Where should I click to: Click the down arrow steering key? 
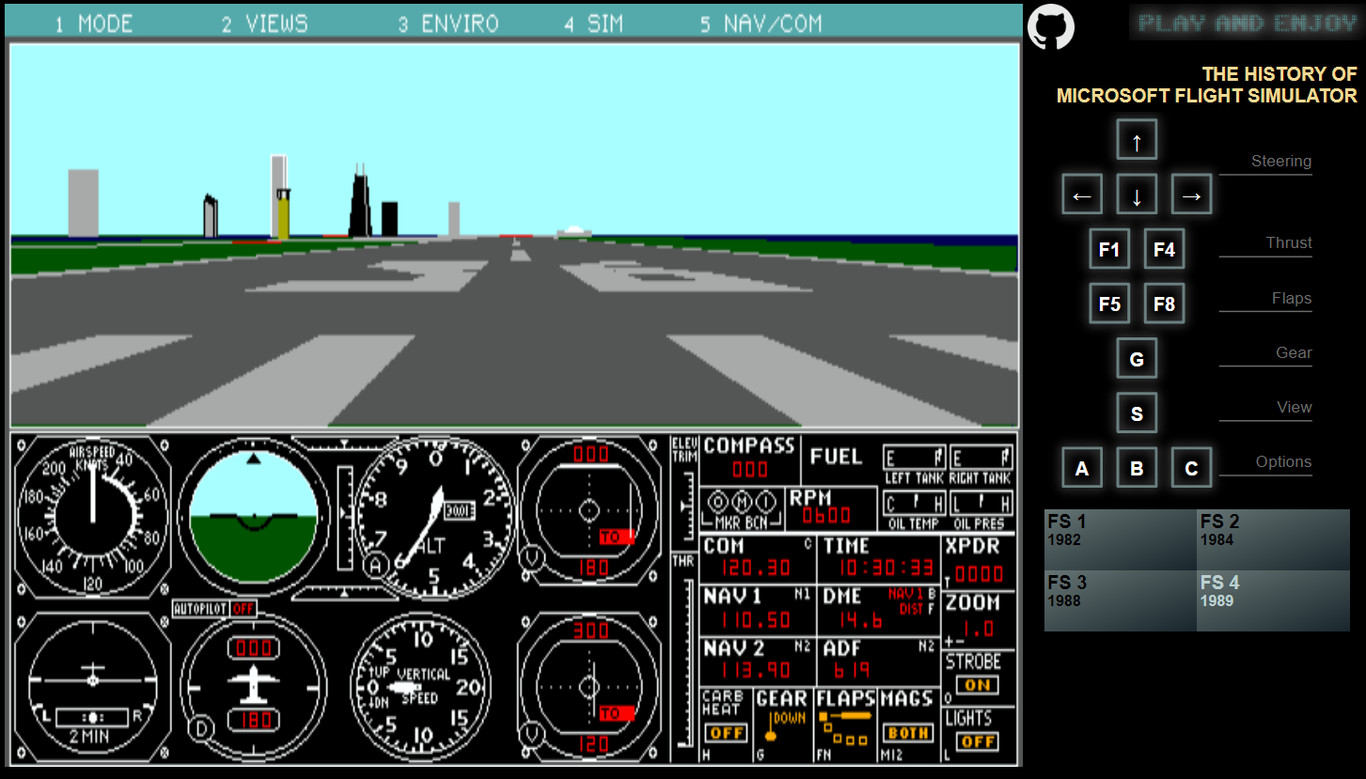pos(1136,195)
